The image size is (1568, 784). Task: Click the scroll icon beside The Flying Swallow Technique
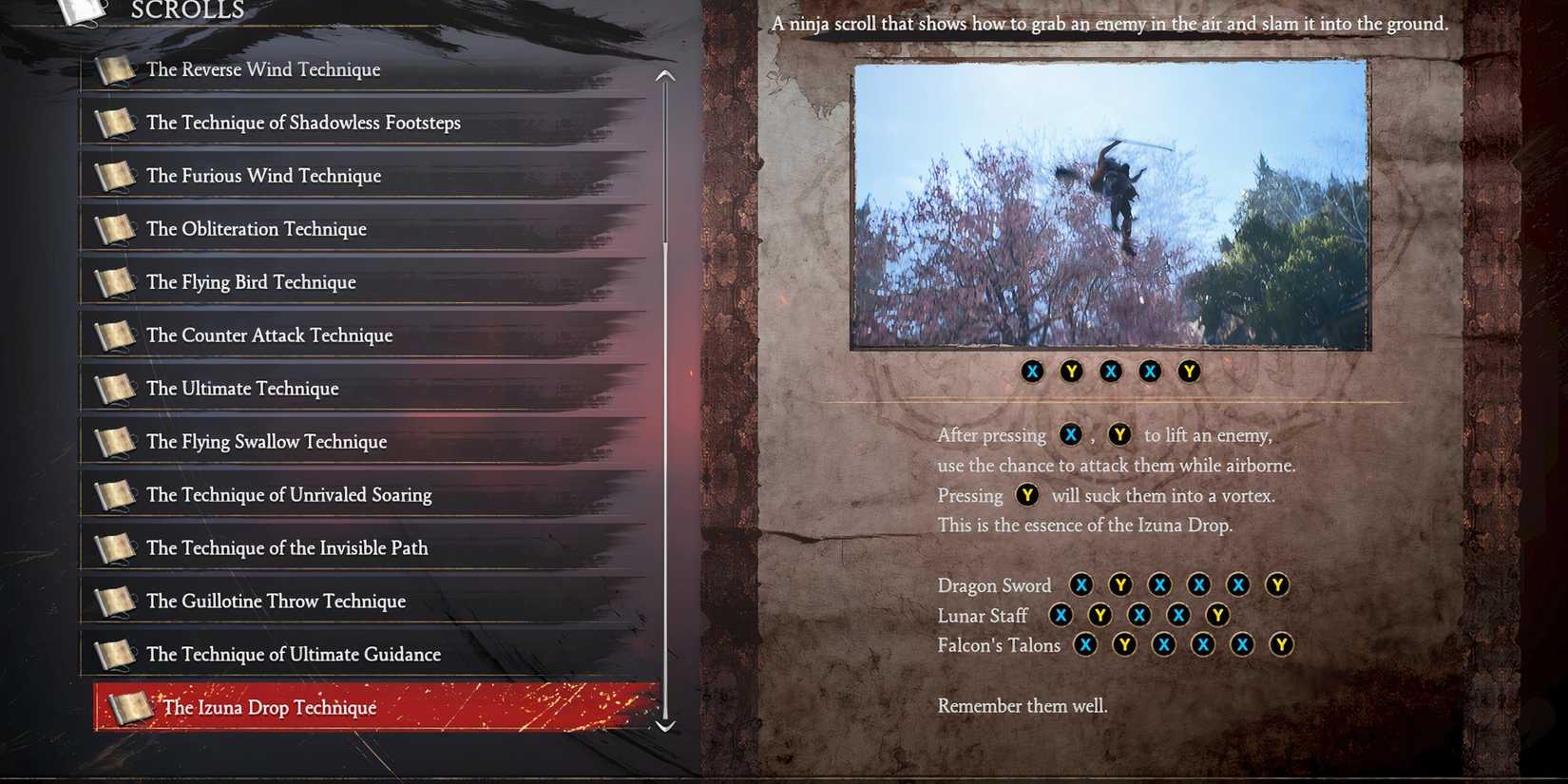(x=115, y=440)
